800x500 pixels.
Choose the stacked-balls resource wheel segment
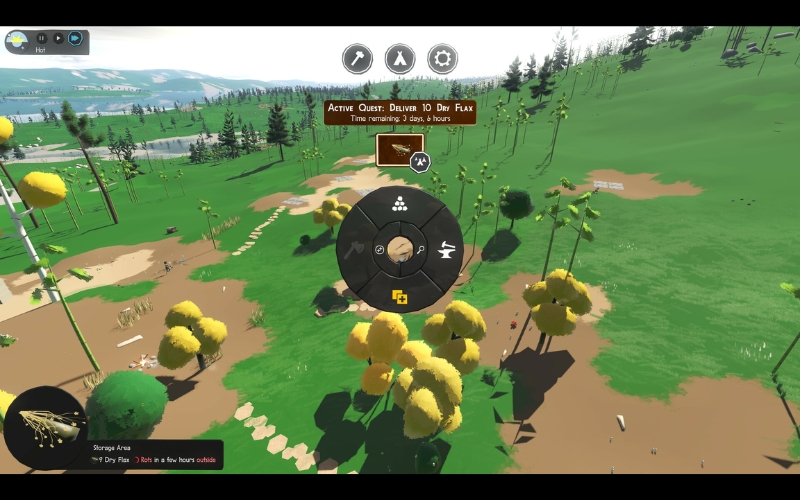point(400,204)
